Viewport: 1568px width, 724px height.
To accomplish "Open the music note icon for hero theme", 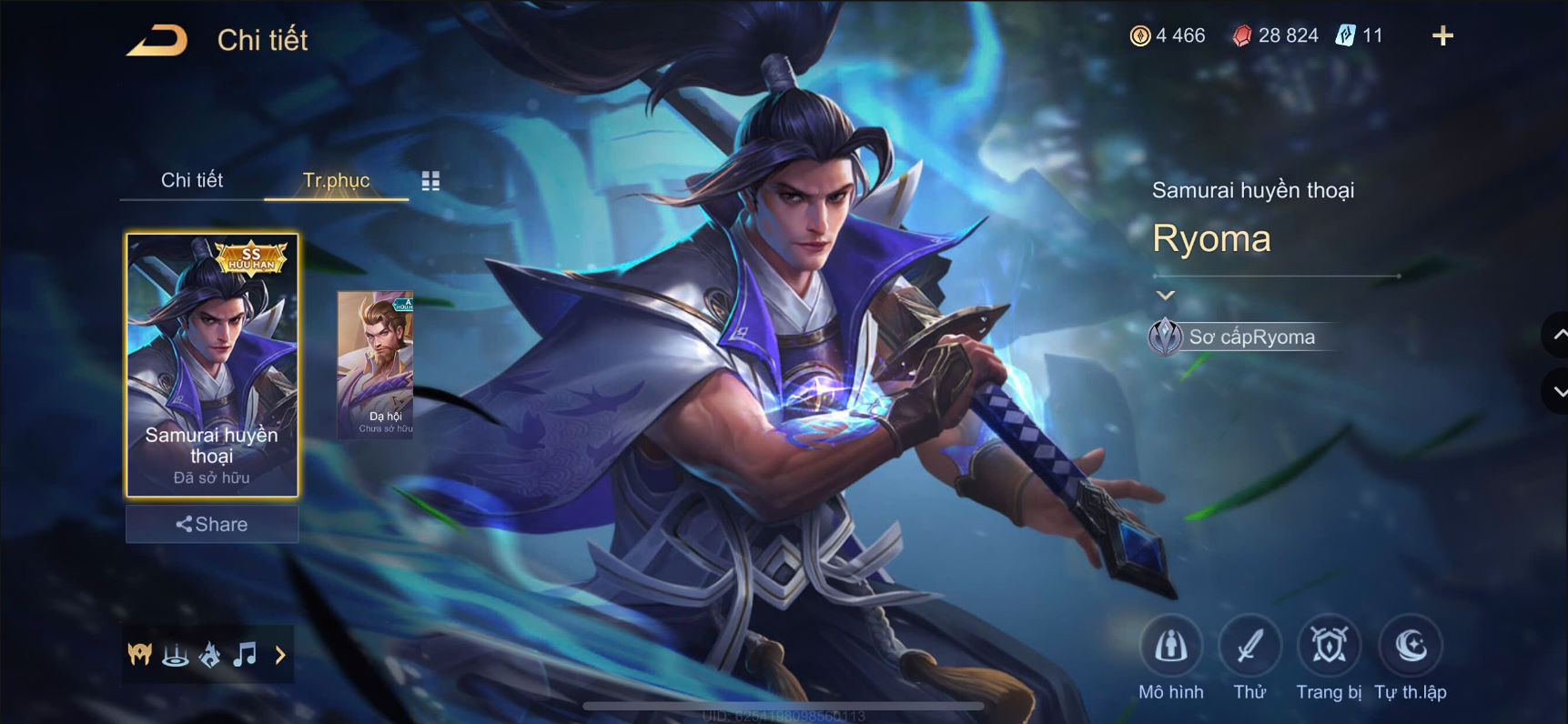I will point(243,653).
